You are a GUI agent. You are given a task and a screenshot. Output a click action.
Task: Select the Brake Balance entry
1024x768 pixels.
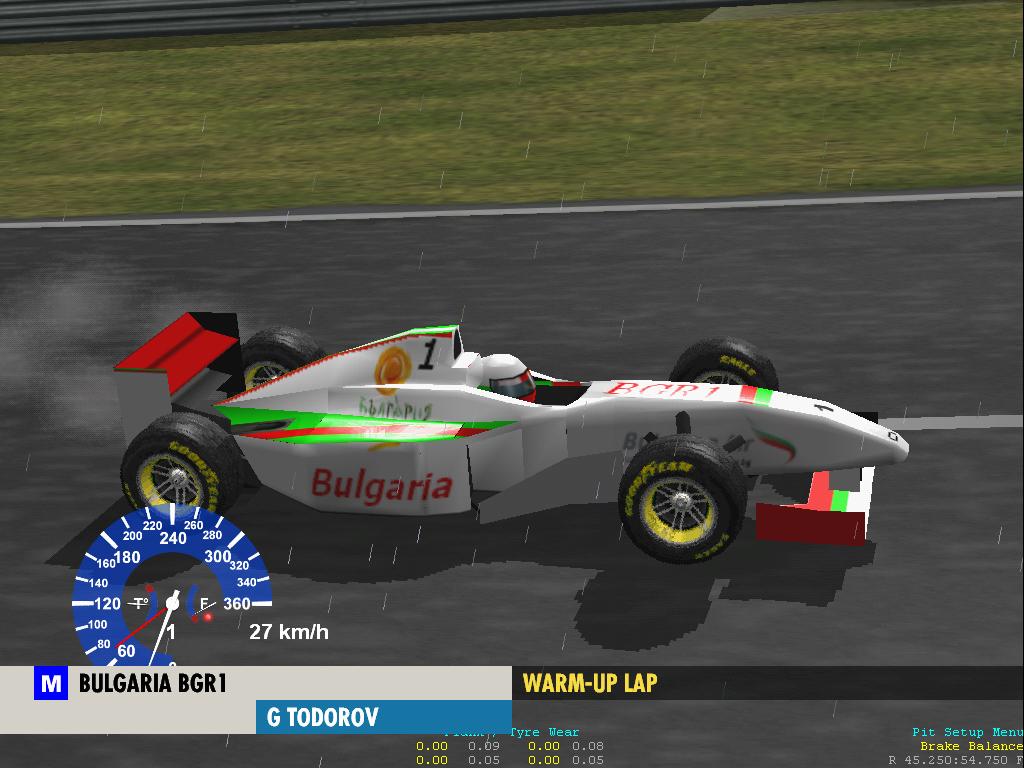[x=971, y=746]
